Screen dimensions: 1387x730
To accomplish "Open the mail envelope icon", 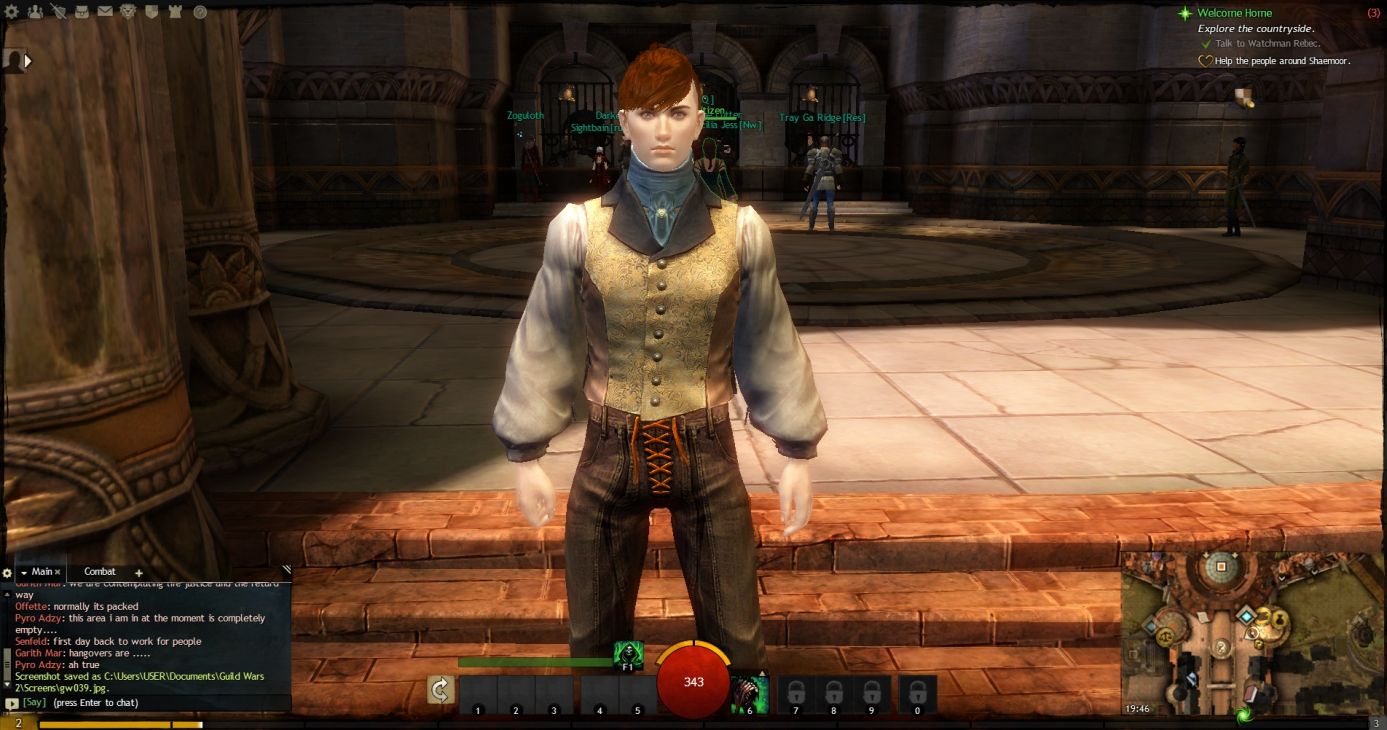I will pyautogui.click(x=105, y=12).
